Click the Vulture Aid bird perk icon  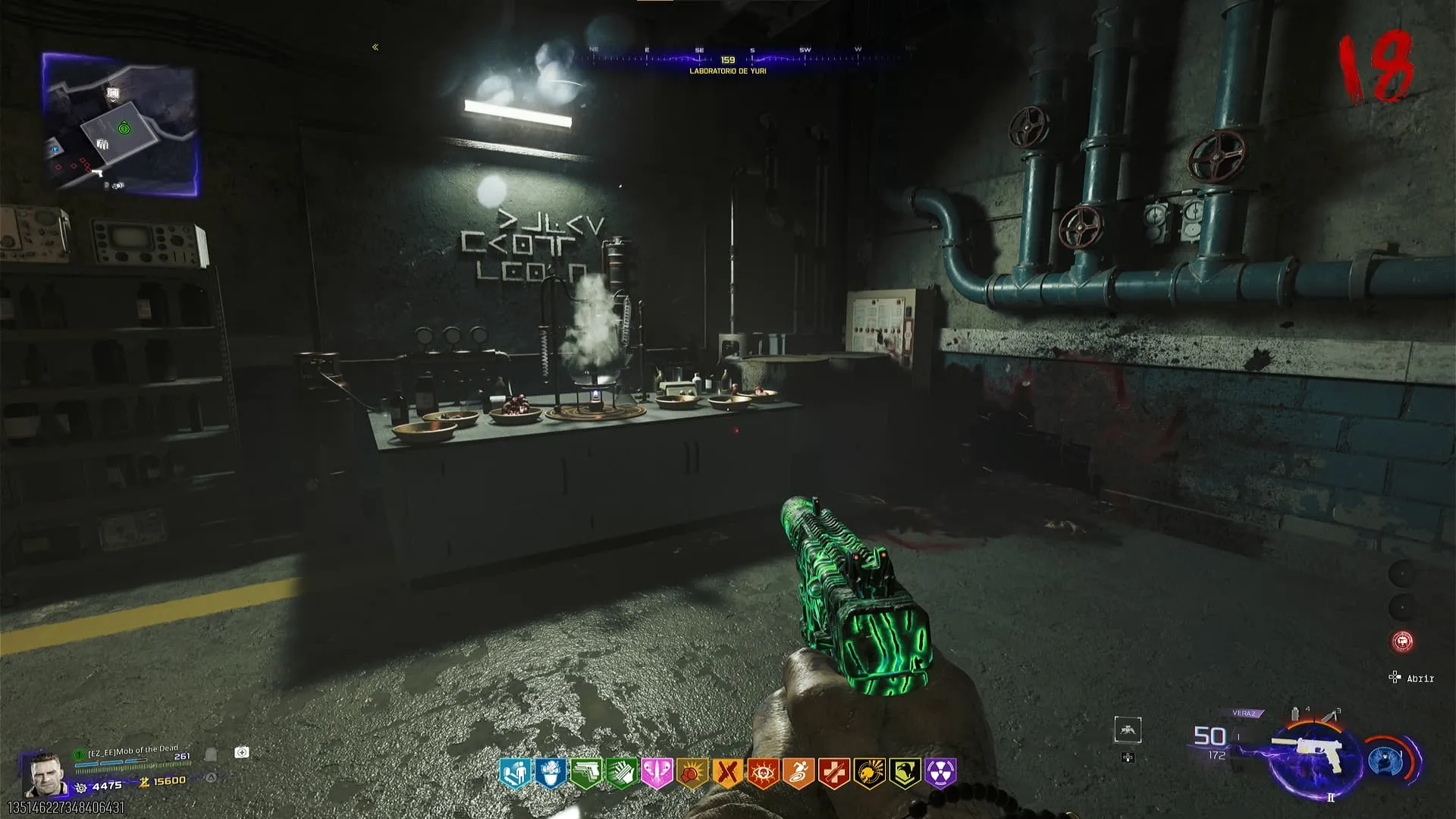(905, 773)
